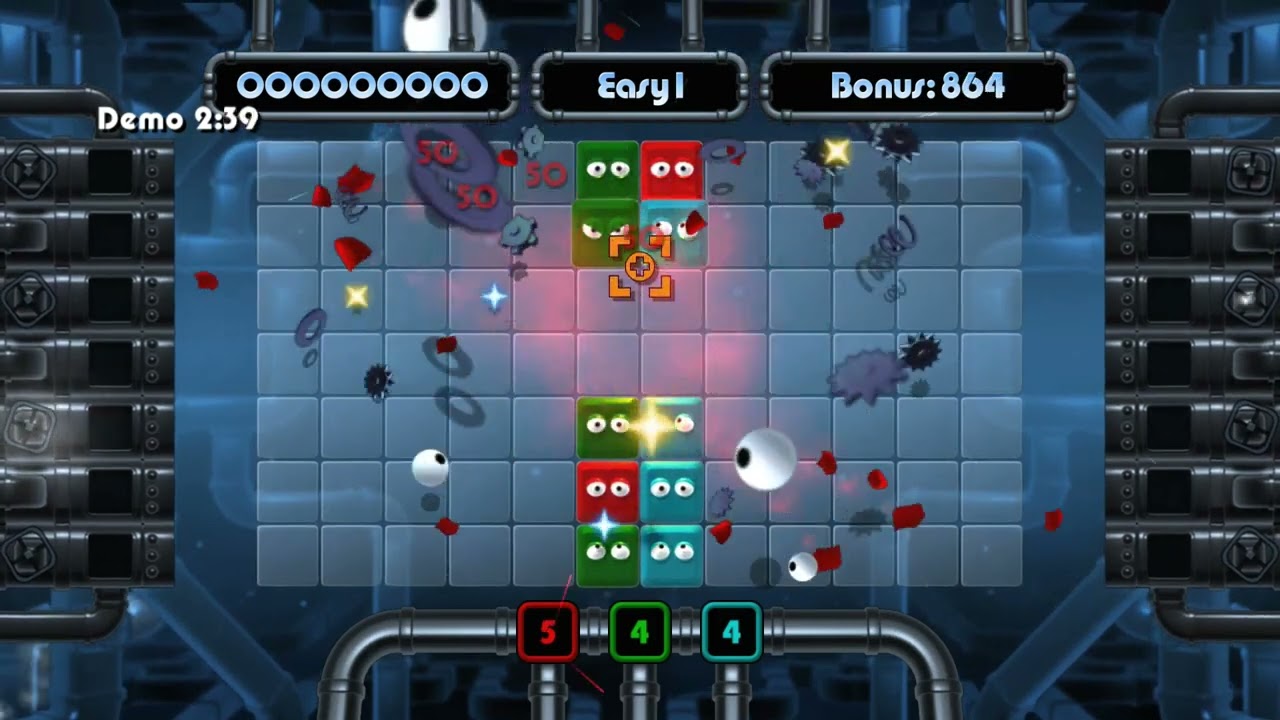Click the bottom-most green block
1280x720 pixels.
[x=607, y=555]
